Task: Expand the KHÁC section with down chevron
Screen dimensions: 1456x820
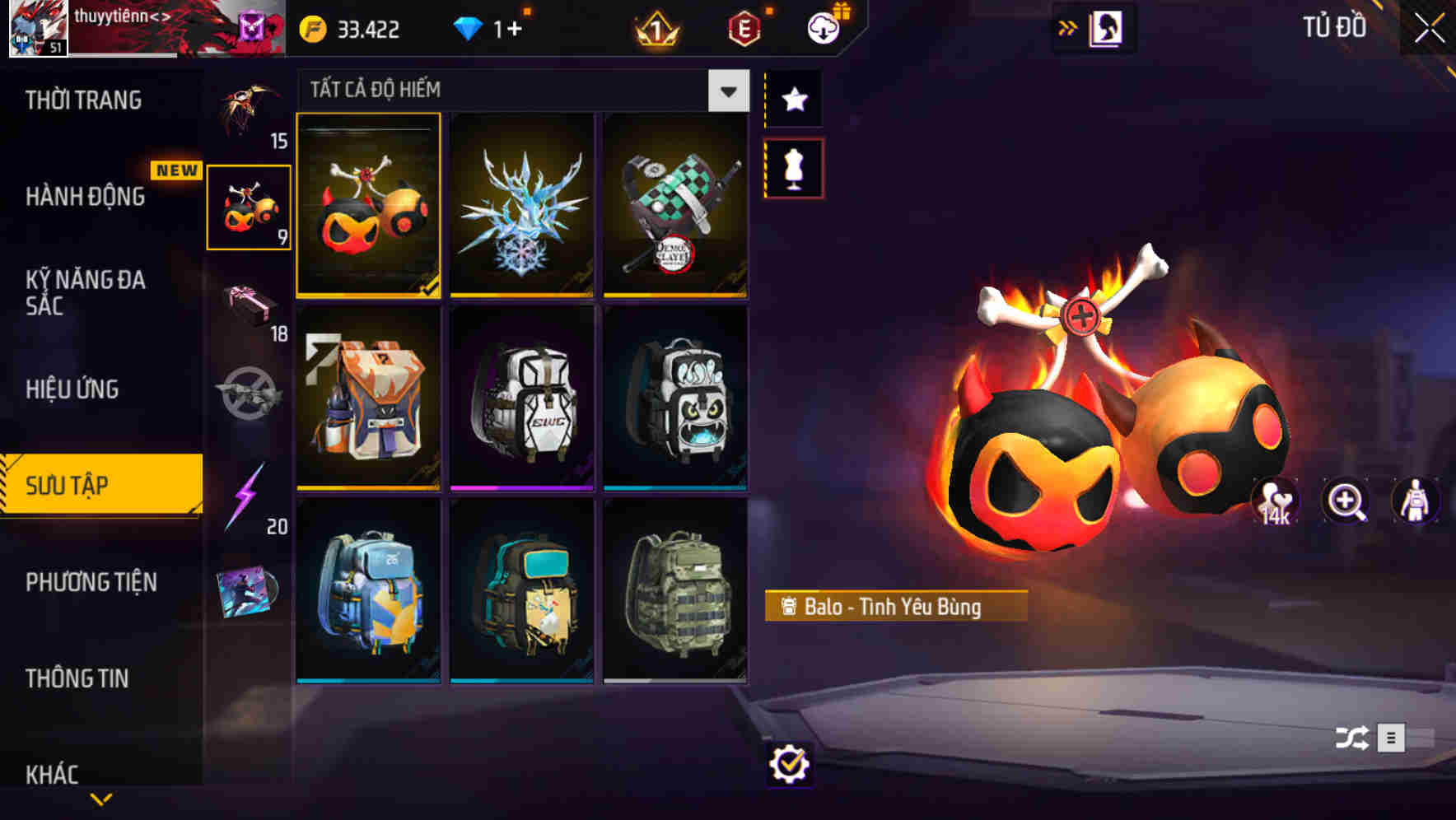Action: [101, 796]
